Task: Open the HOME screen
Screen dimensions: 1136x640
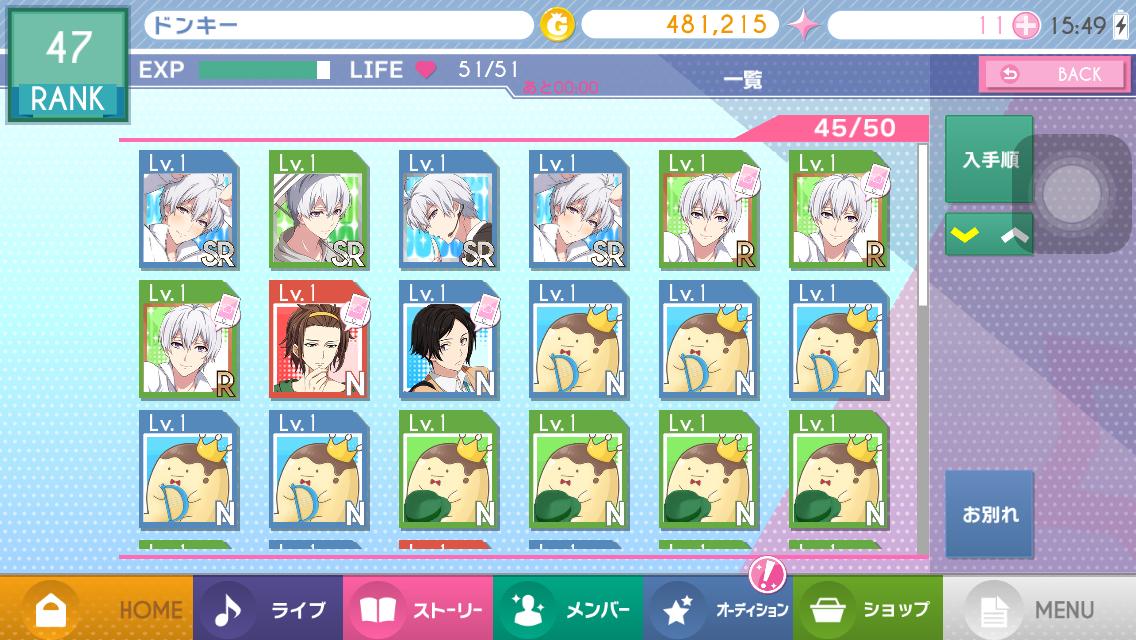Action: [x=97, y=608]
